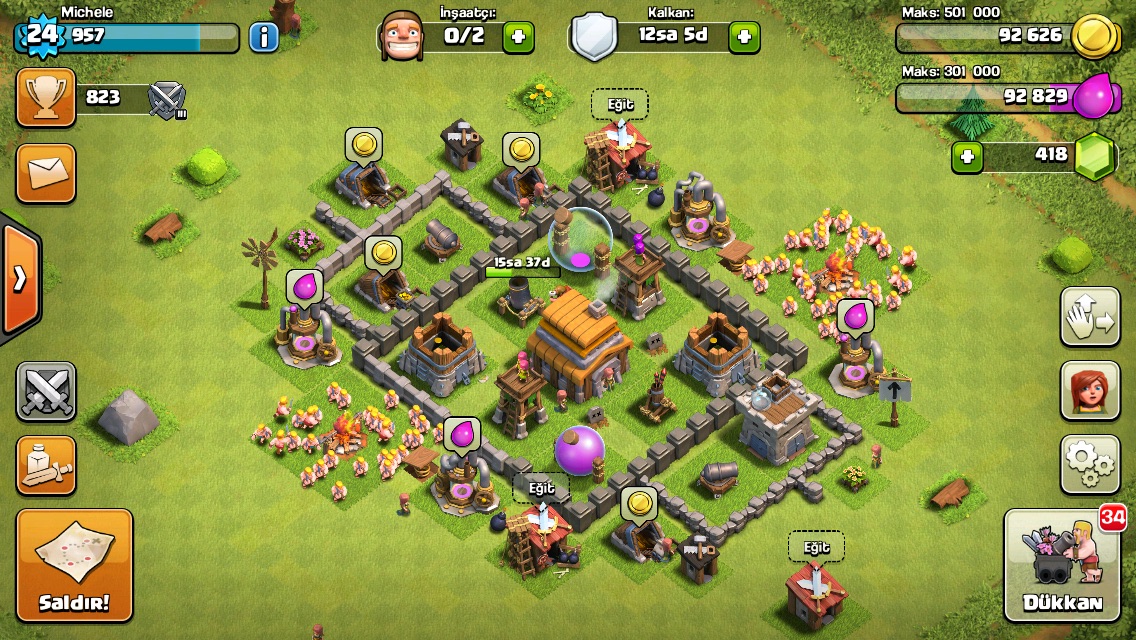Open the mail envelope inbox
This screenshot has width=1136, height=640.
[46, 173]
